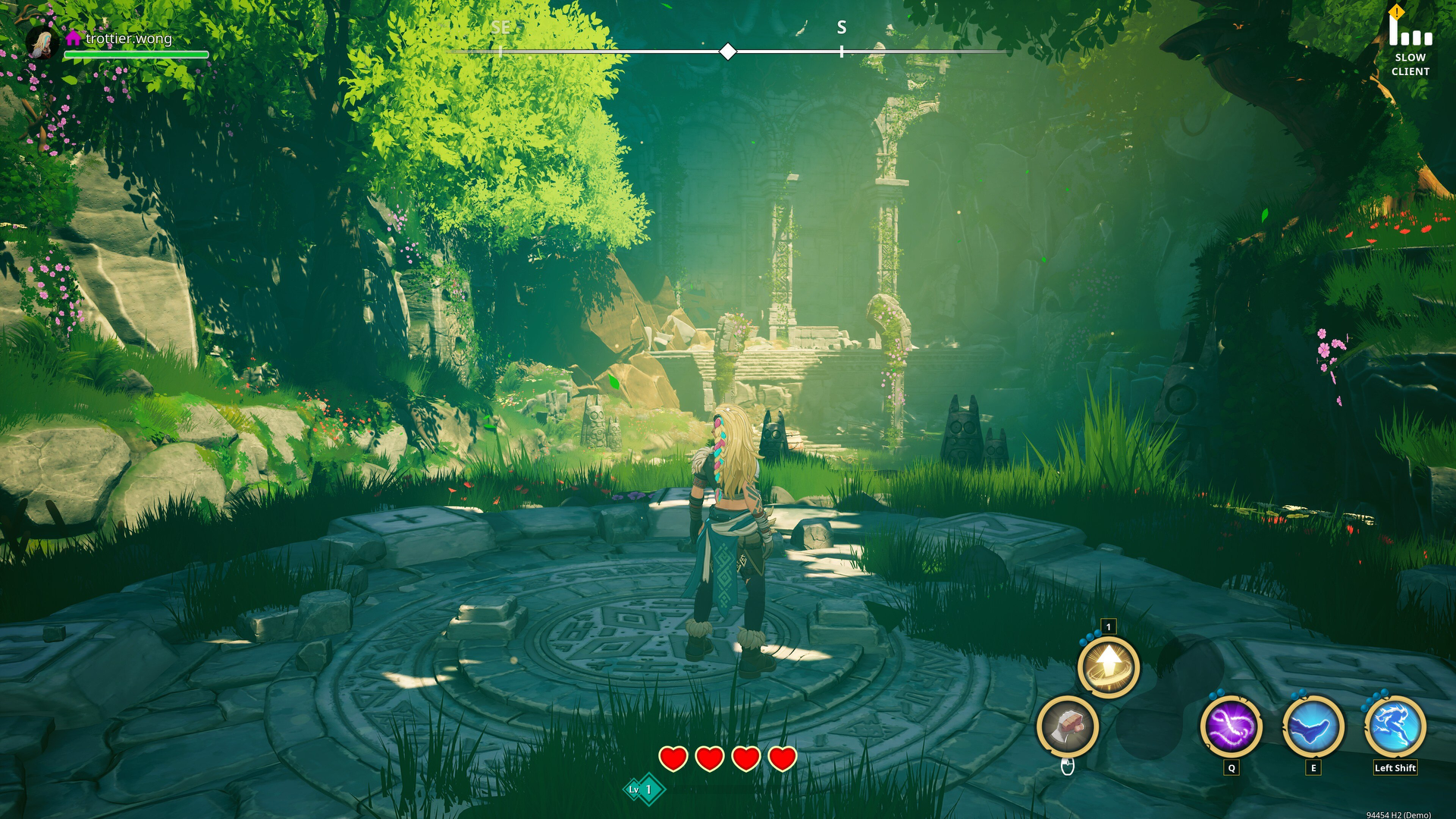Activate the golden upward arrow ability
The width and height of the screenshot is (1456, 819).
pos(1109,667)
